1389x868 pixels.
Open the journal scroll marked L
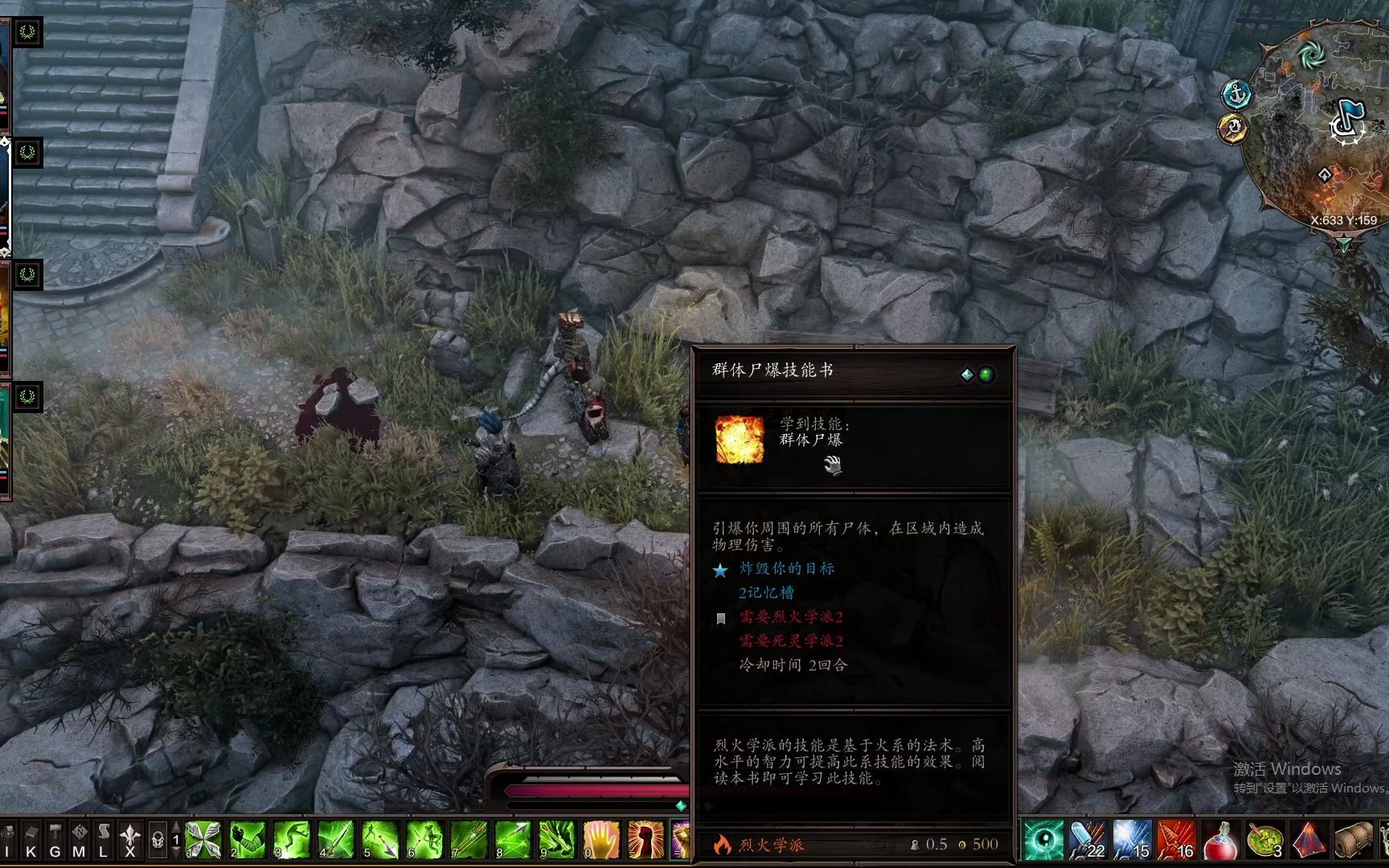(104, 841)
